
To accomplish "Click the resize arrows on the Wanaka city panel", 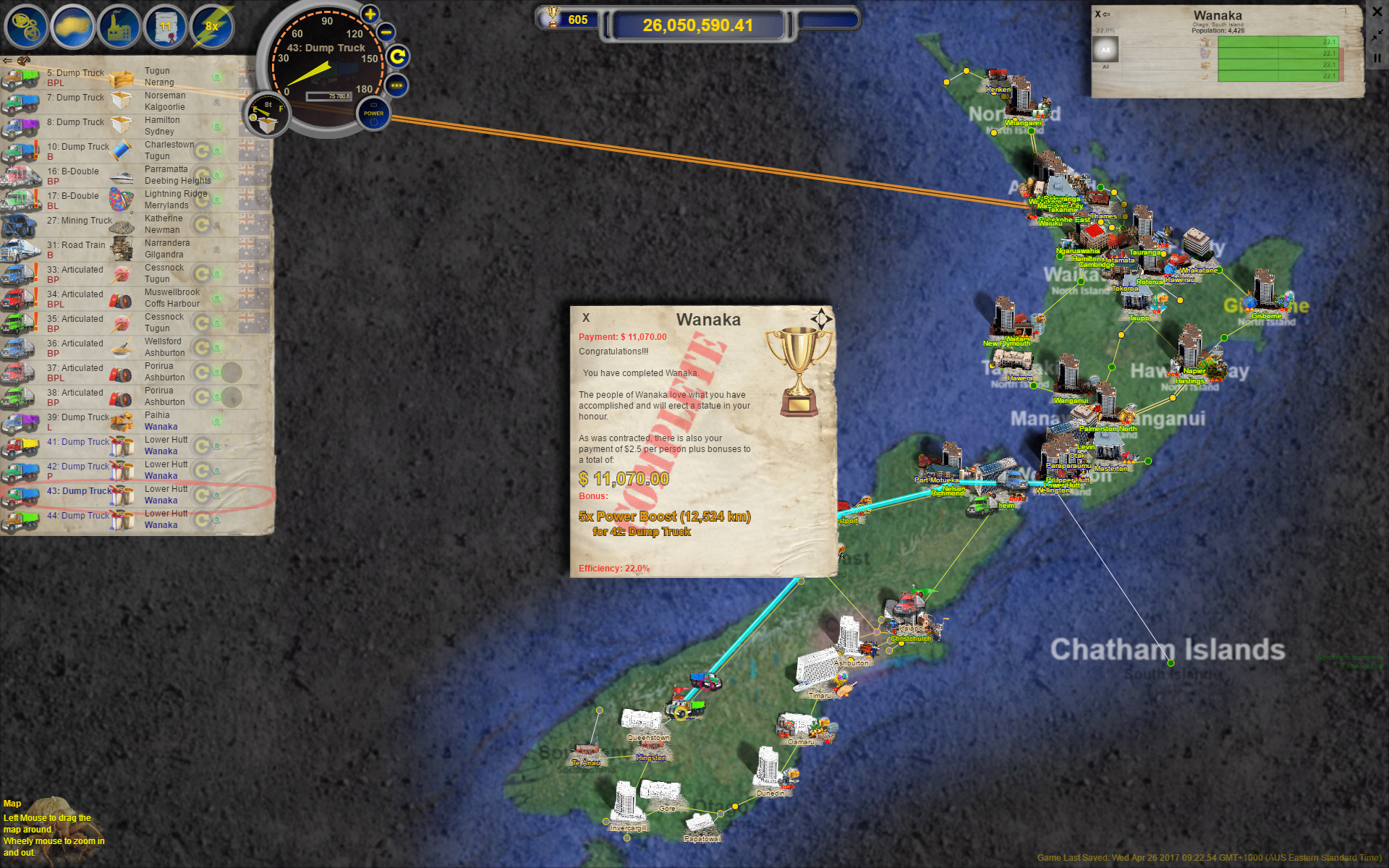I will [1377, 35].
